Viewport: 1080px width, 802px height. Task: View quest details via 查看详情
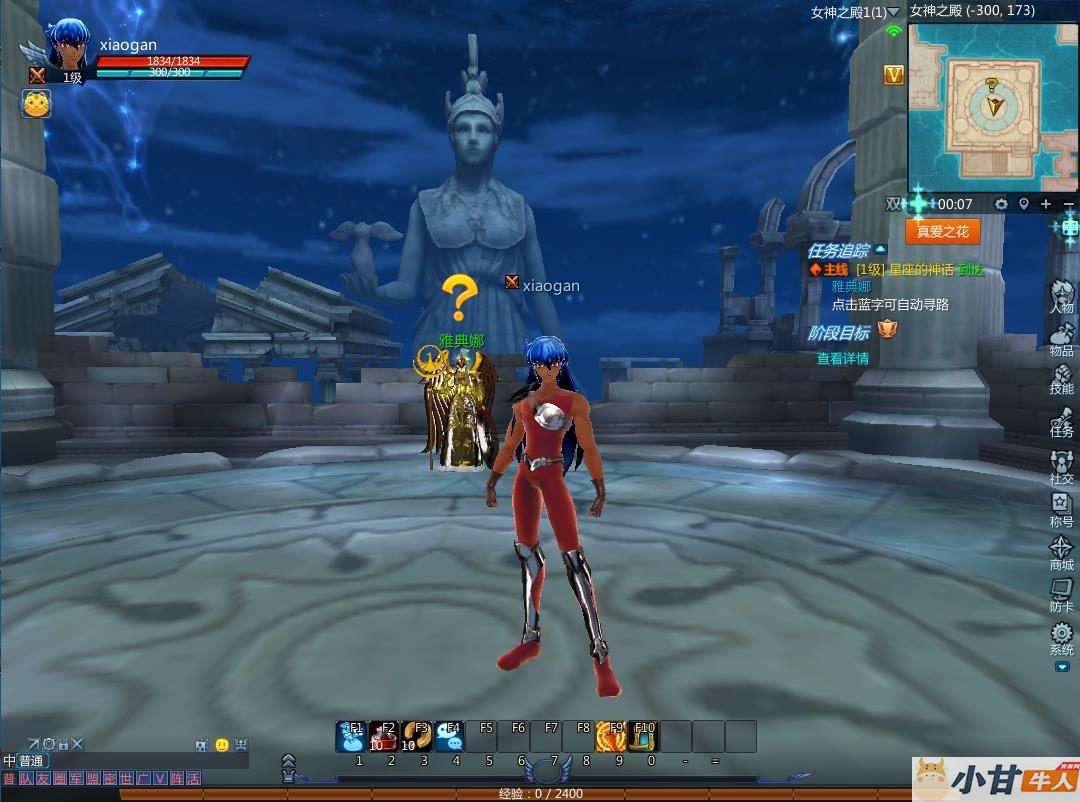pos(842,358)
